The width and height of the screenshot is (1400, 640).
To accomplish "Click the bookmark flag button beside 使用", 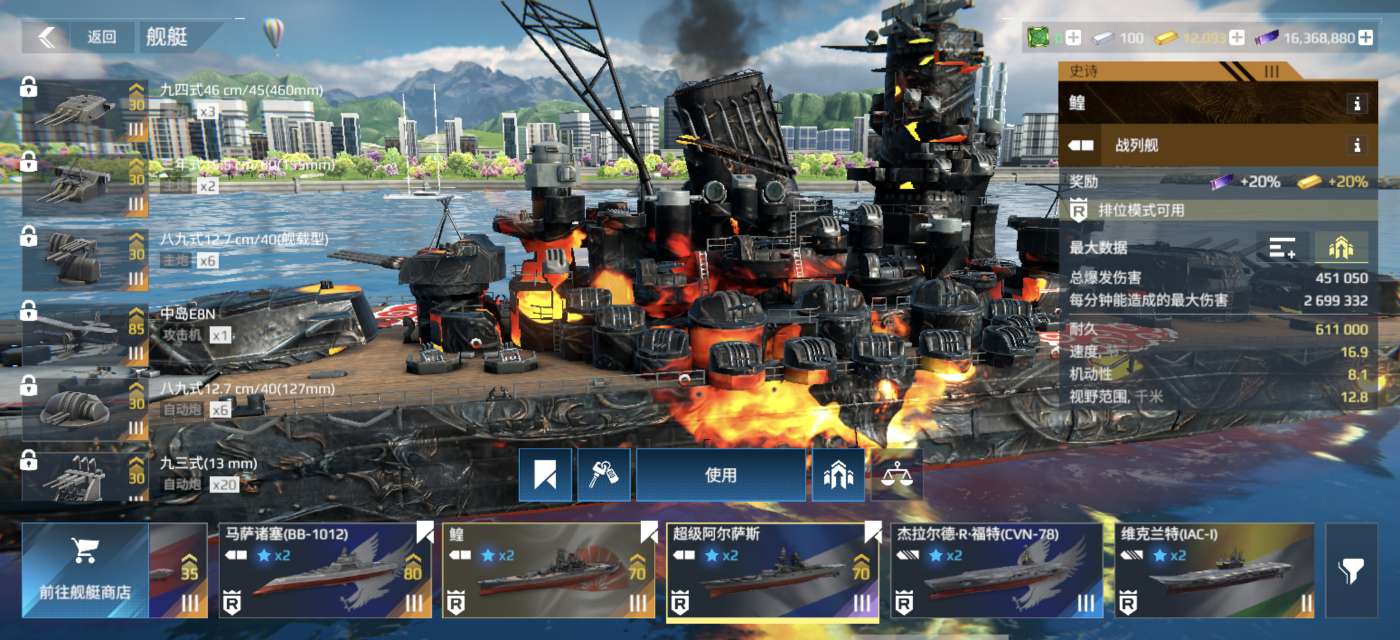I will click(x=545, y=475).
